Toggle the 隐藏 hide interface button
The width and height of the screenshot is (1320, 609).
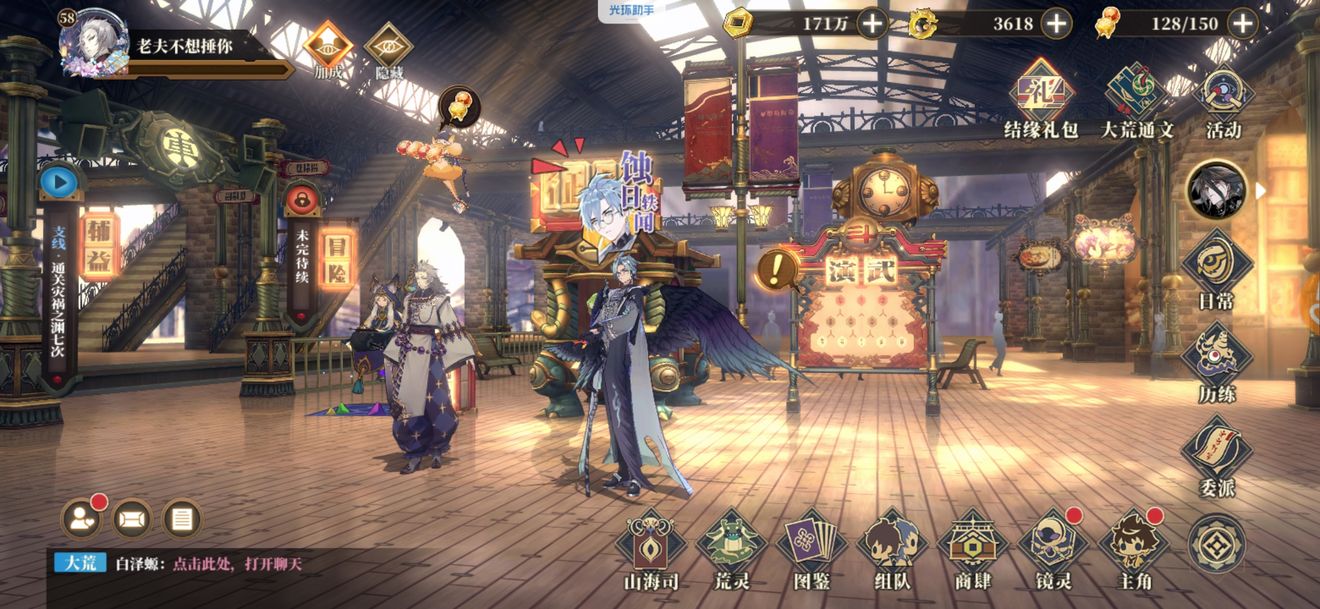(x=388, y=48)
